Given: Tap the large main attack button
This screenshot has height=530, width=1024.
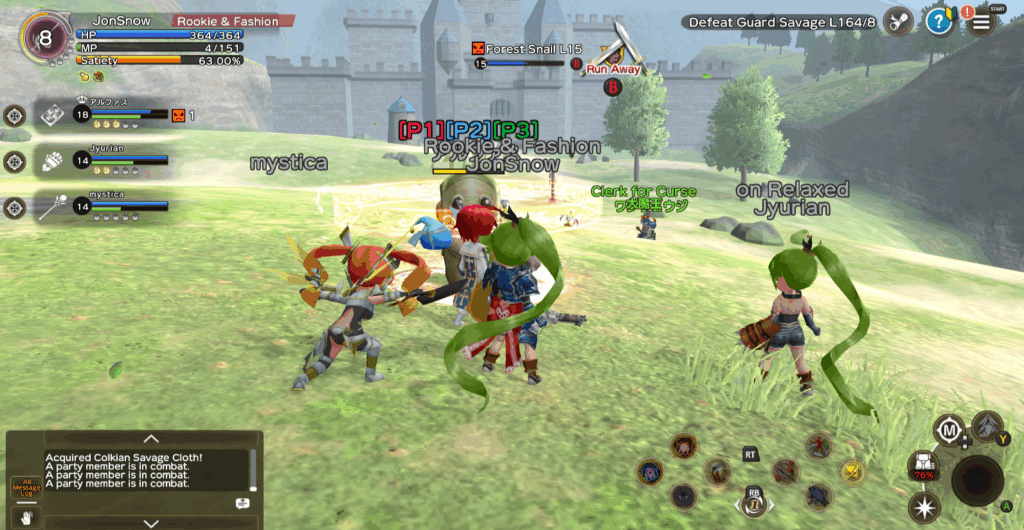Looking at the screenshot, I should pos(976,480).
